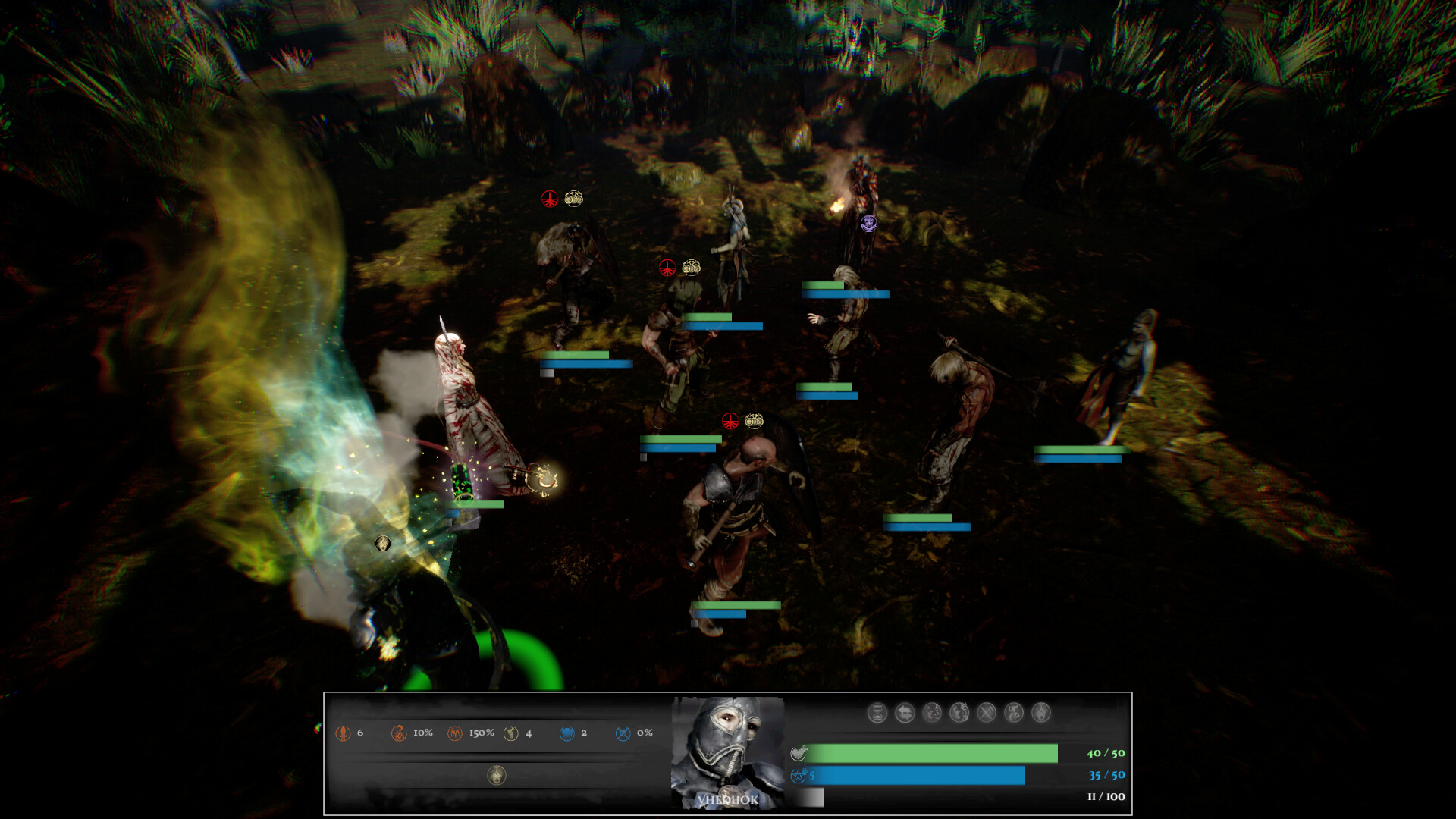Viewport: 1456px width, 819px height.
Task: Click the crossed-swords stat icon showing 0%
Action: (x=623, y=733)
